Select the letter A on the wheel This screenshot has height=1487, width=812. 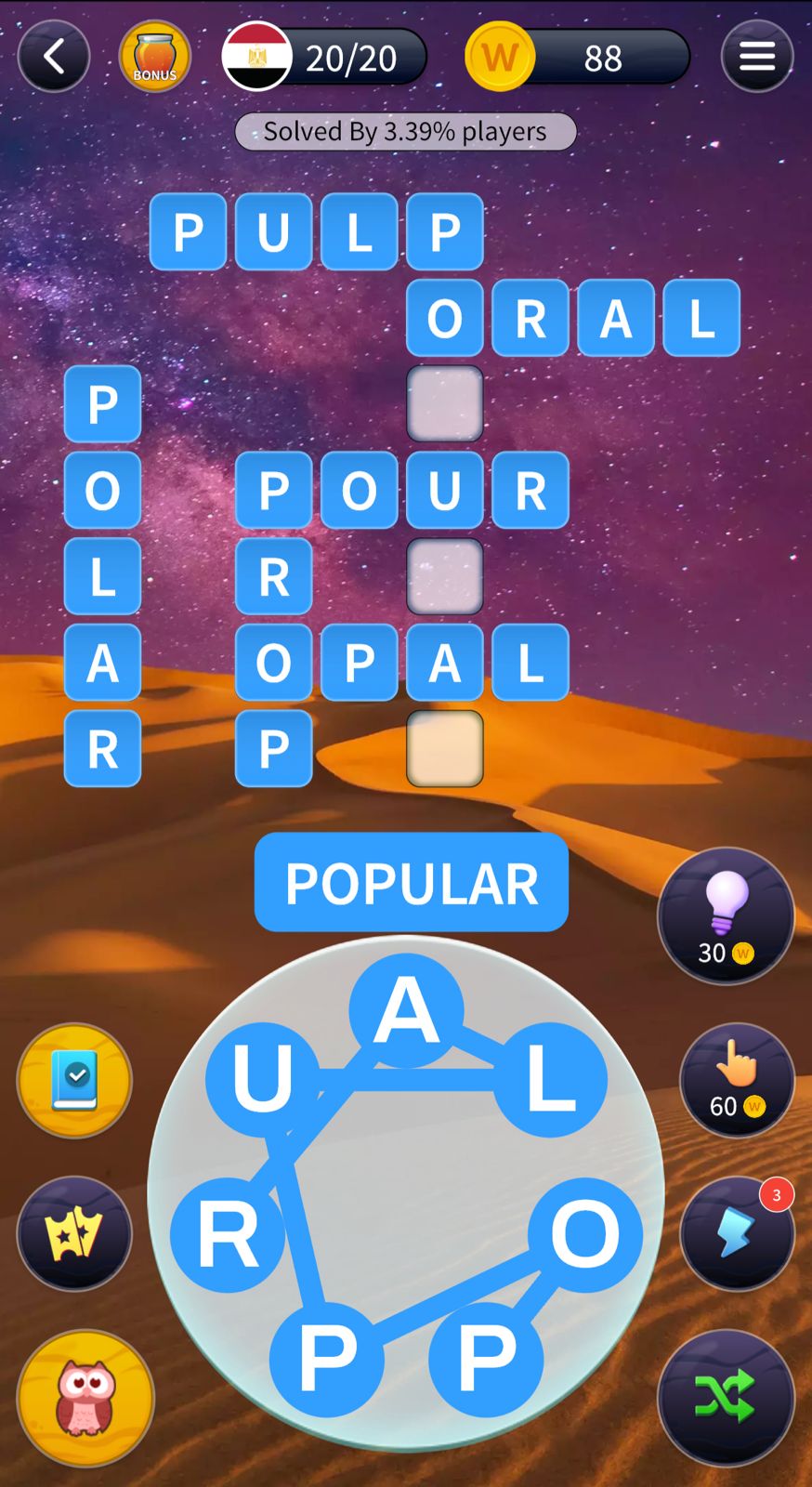[x=406, y=1010]
